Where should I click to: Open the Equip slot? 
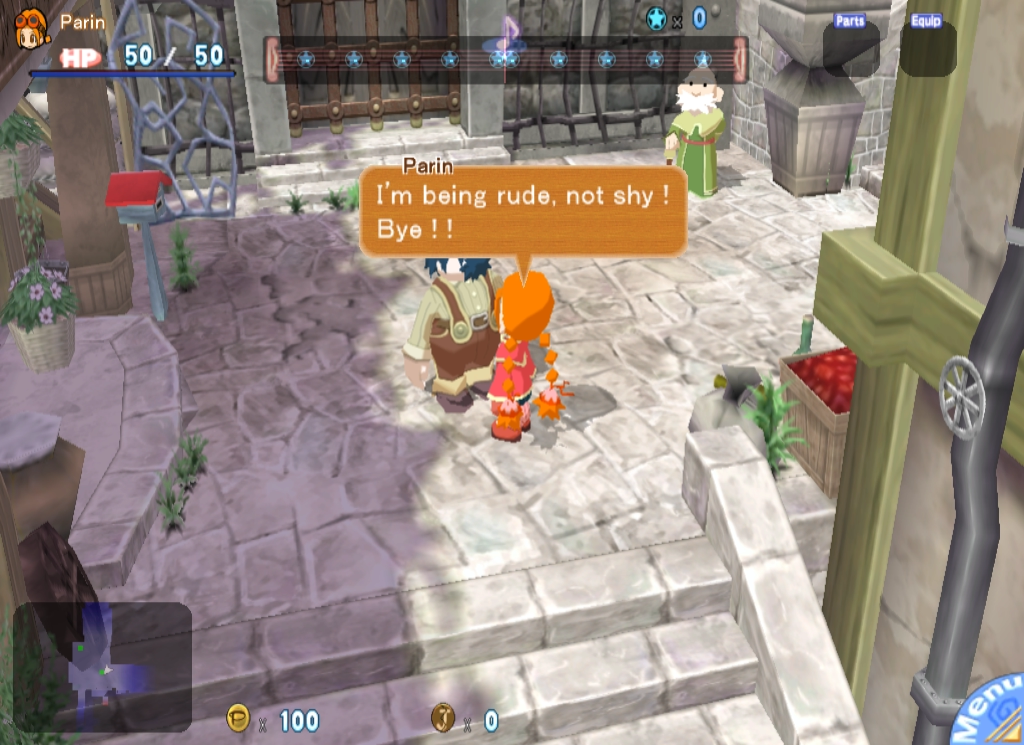click(927, 48)
